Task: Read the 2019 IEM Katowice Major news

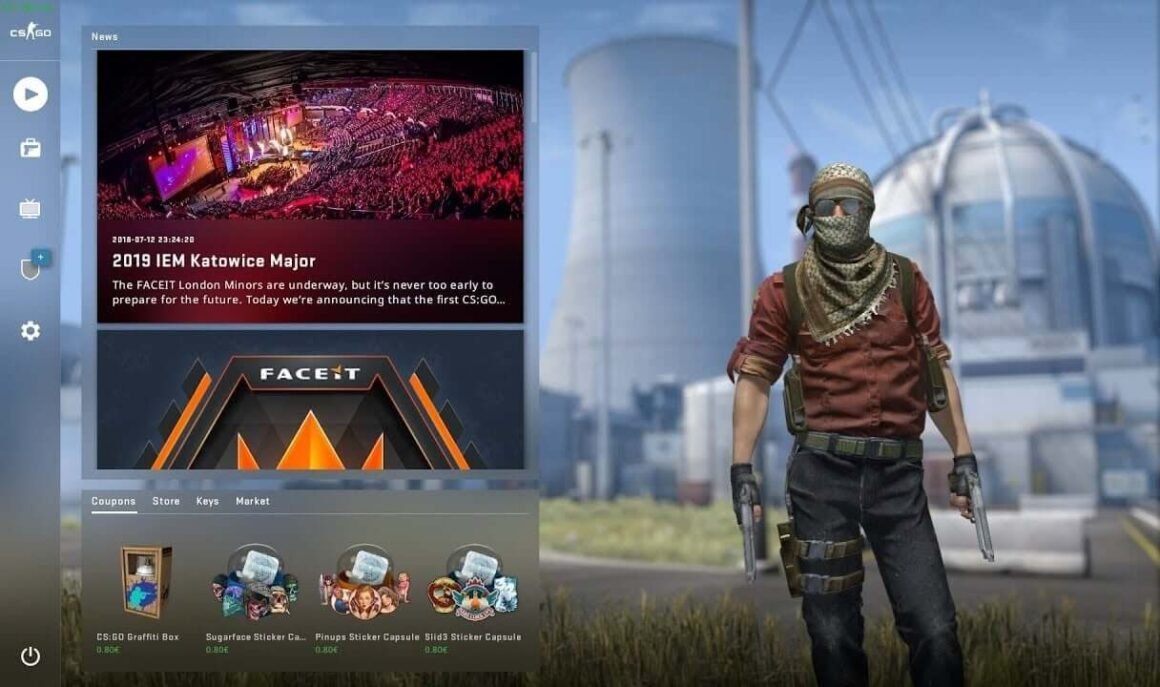Action: 310,187
